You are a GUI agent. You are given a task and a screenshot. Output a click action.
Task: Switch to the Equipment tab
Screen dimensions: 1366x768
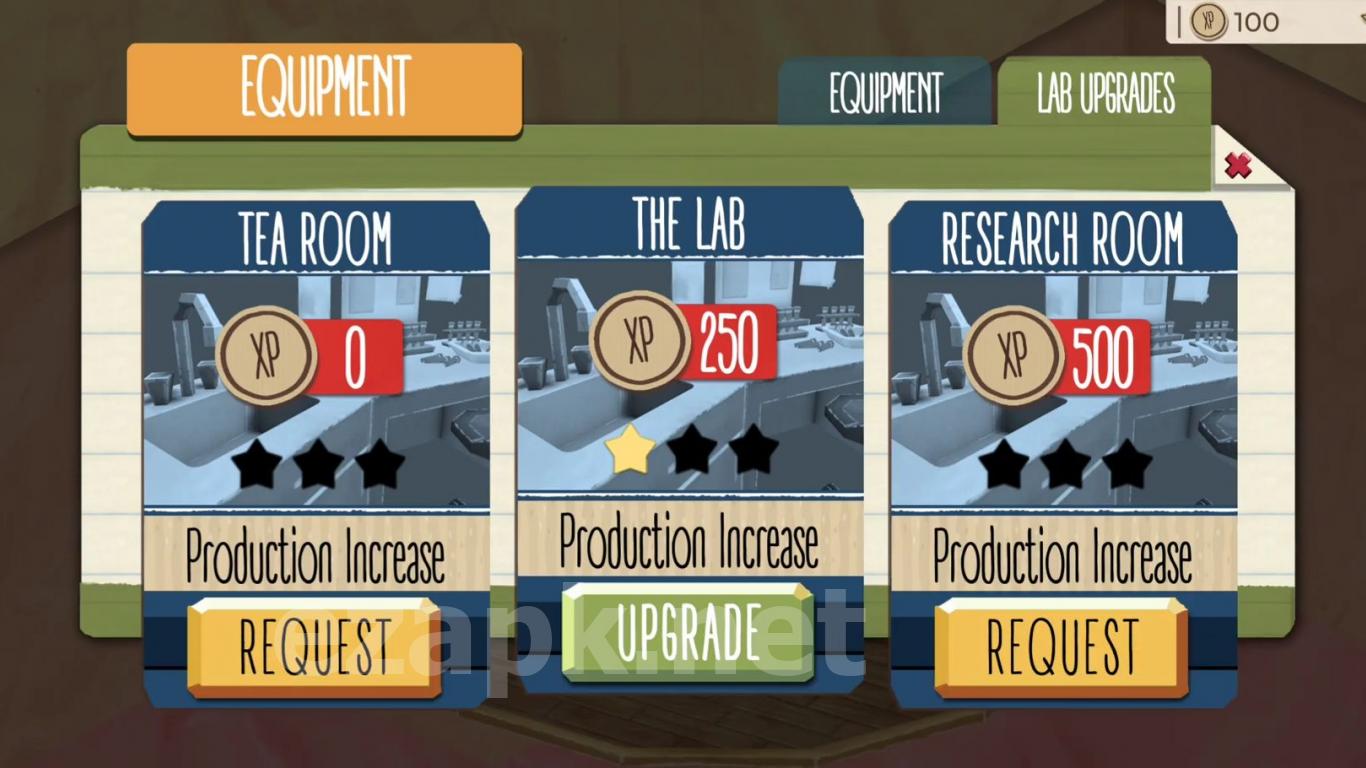click(x=885, y=94)
